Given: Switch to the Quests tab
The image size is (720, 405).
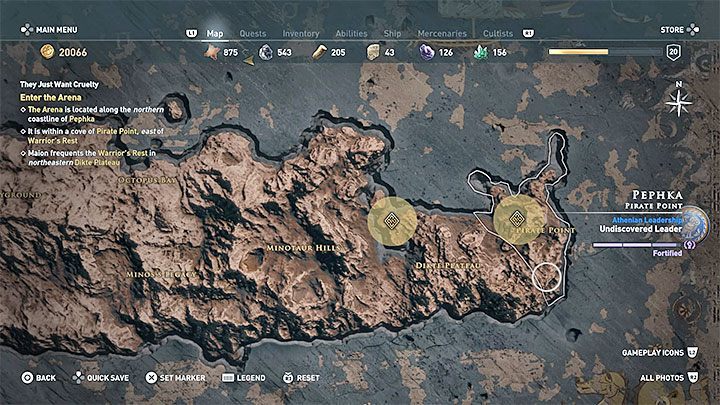Looking at the screenshot, I should point(252,33).
